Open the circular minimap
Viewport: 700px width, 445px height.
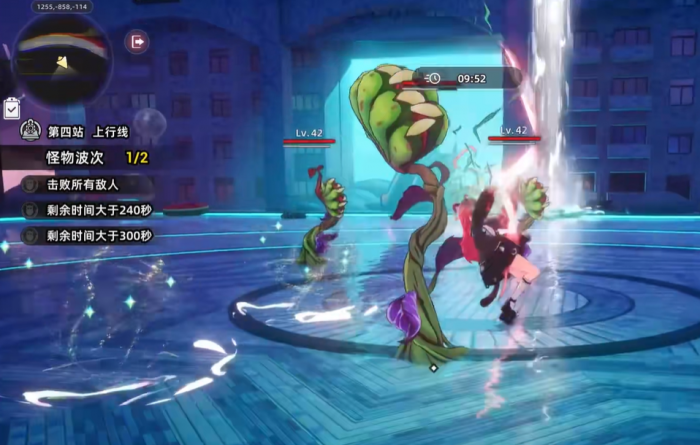pyautogui.click(x=62, y=58)
